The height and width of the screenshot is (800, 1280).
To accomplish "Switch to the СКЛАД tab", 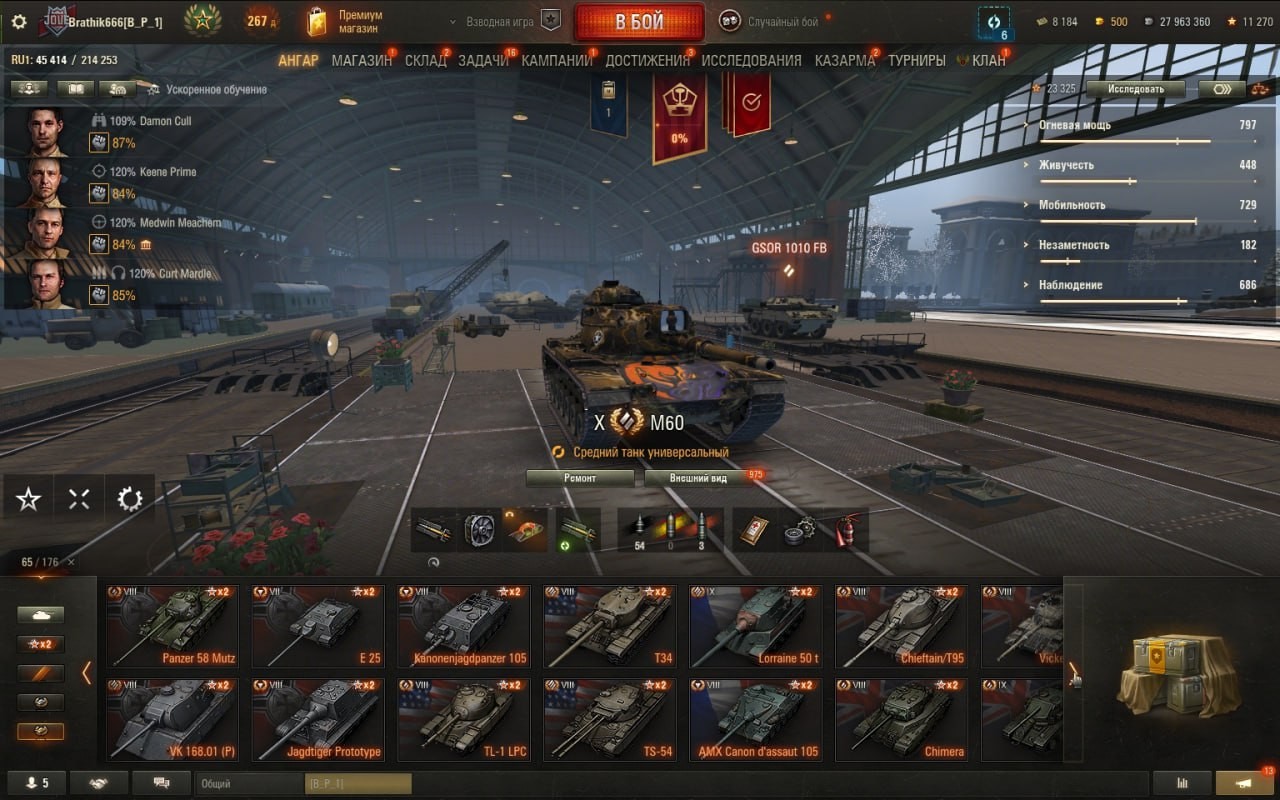I will click(425, 60).
